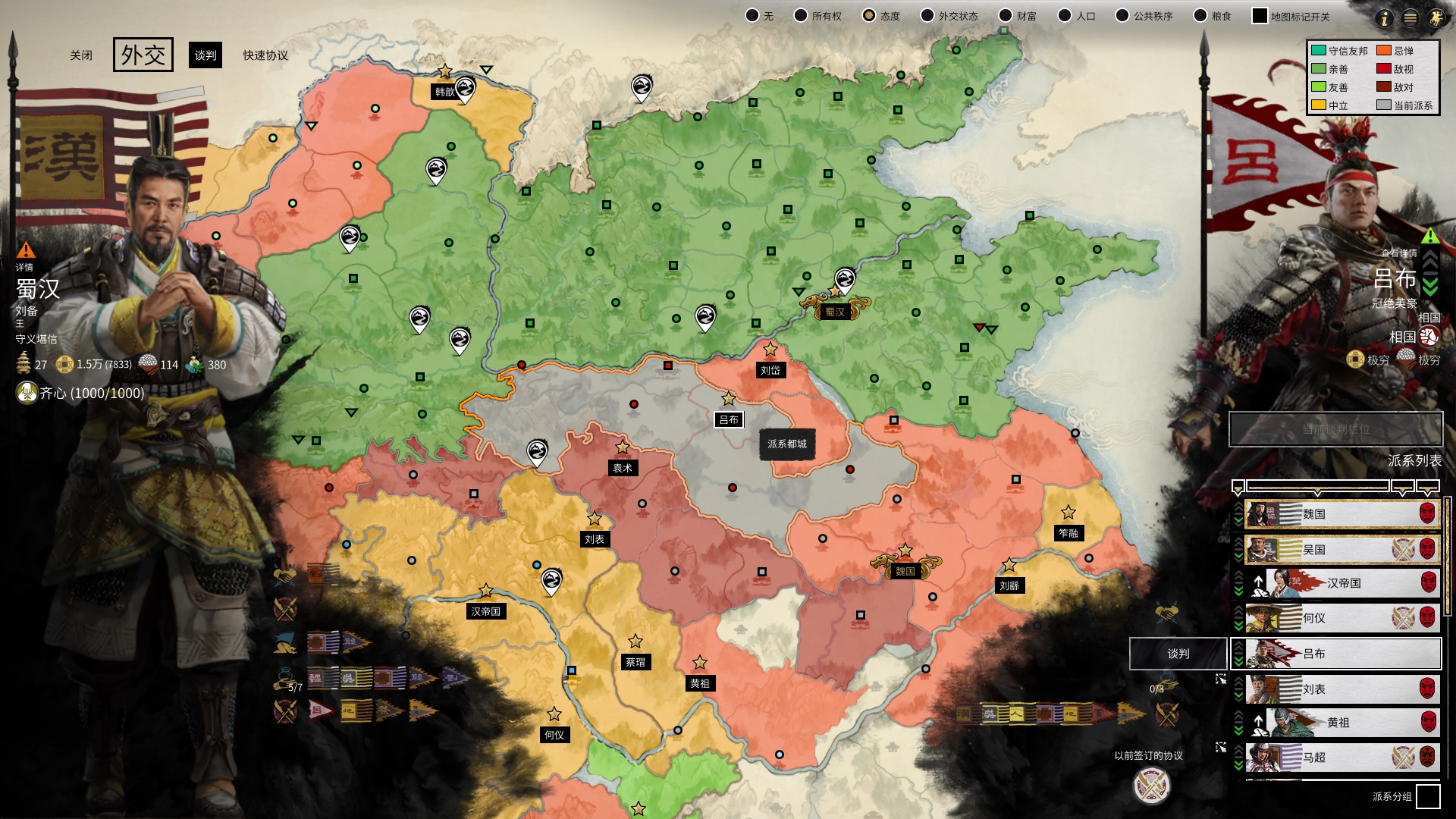Toggle the 地图标记开关 checkbox

(x=1260, y=14)
